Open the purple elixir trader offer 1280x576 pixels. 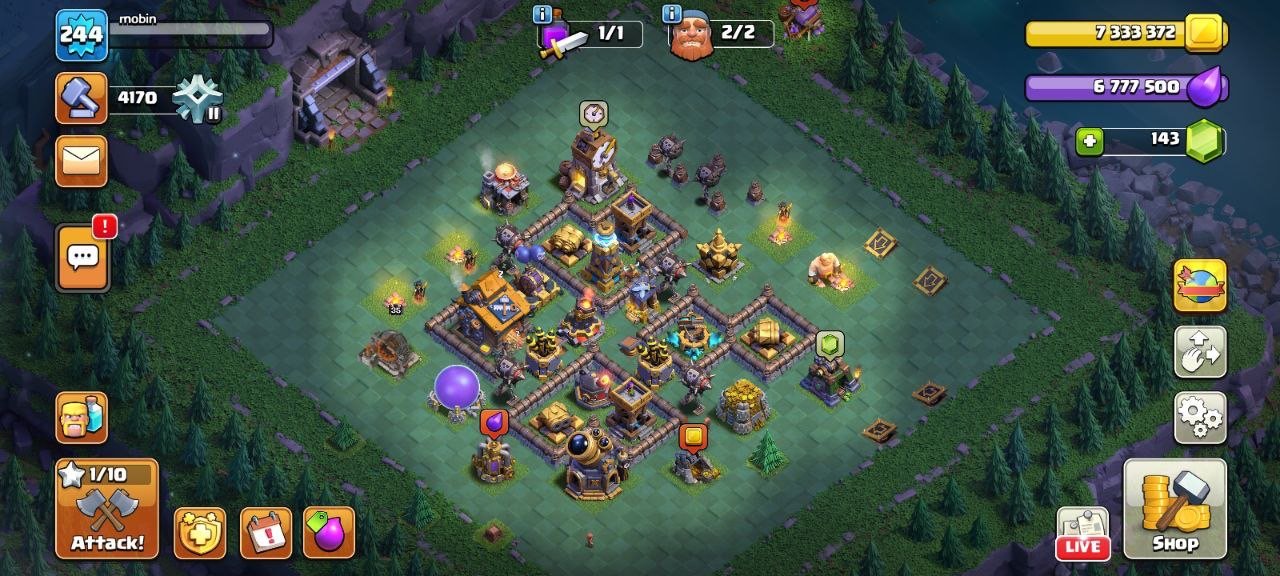329,533
